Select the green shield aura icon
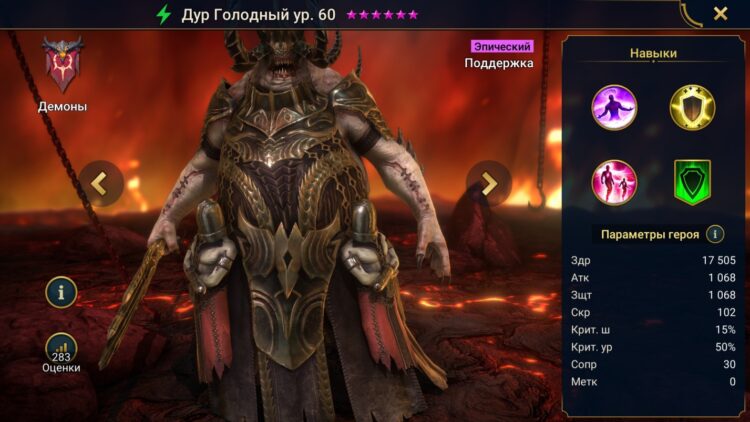The image size is (750, 422). pyautogui.click(x=692, y=182)
